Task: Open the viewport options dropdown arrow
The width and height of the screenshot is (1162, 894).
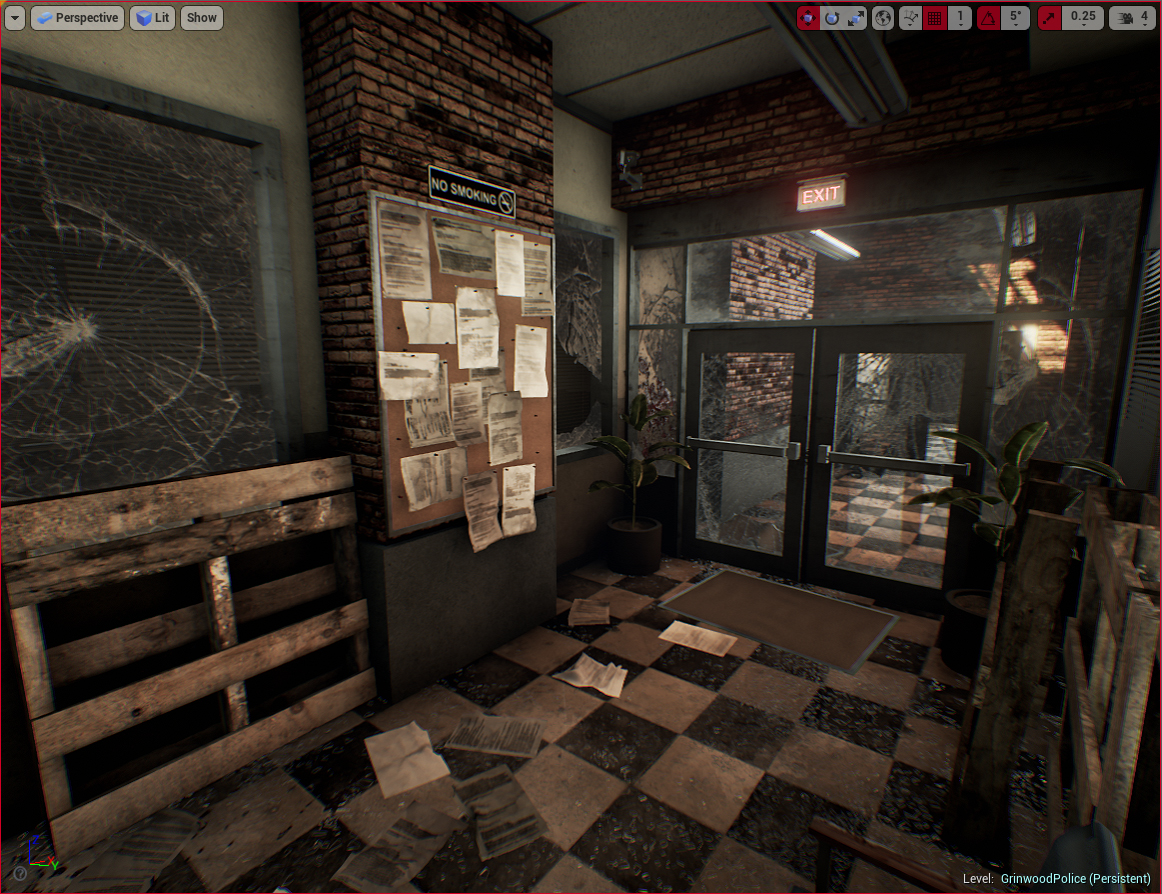Action: (x=15, y=17)
